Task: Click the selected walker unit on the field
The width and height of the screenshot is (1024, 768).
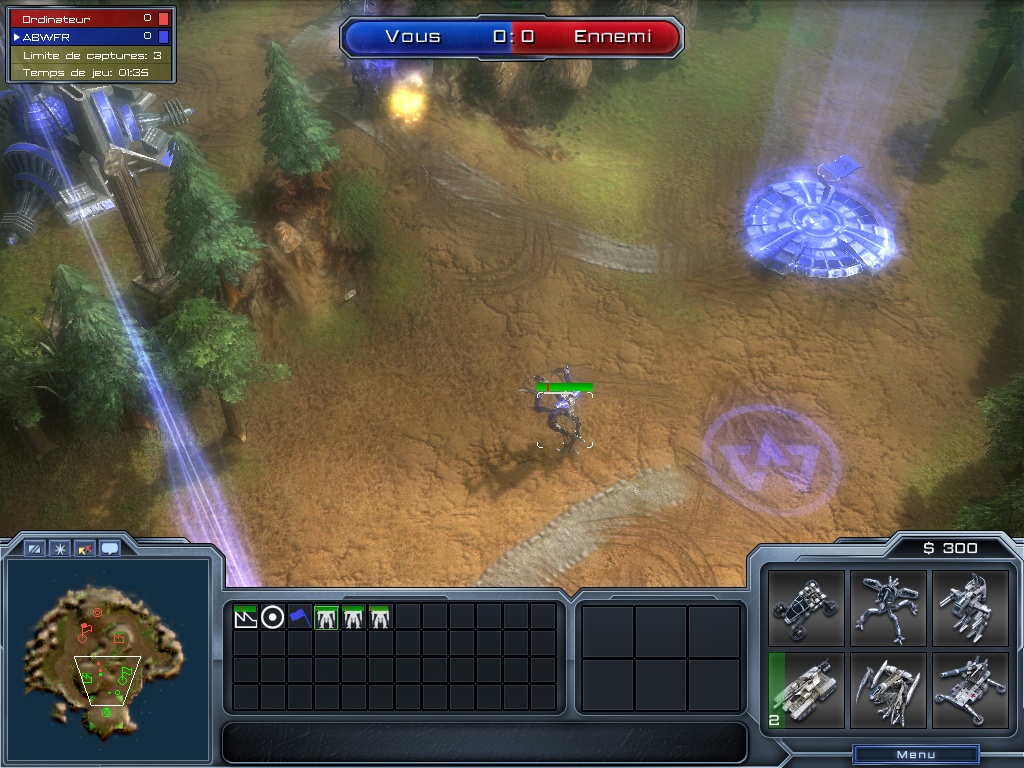Action: tap(566, 420)
